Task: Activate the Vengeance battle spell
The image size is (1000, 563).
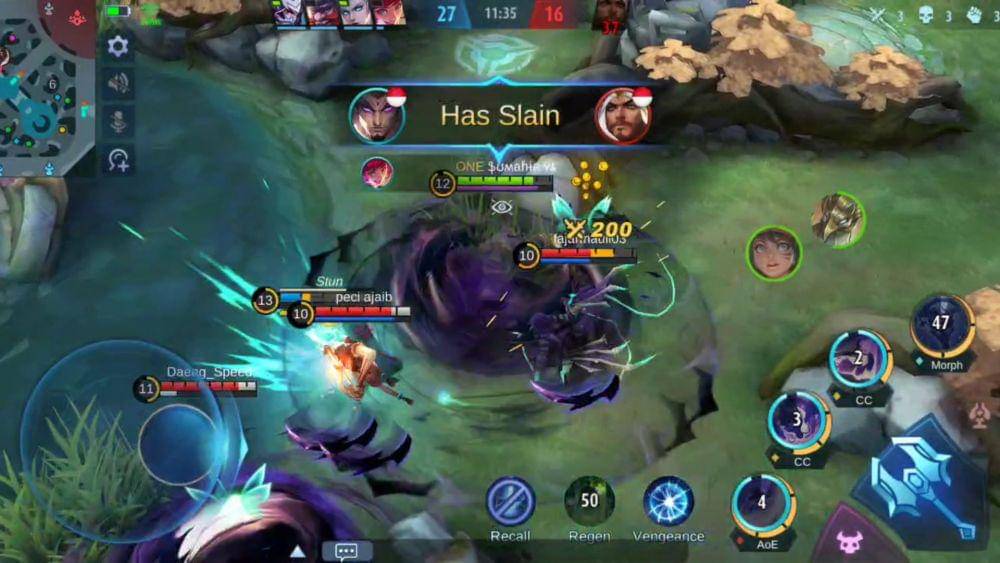Action: 668,501
